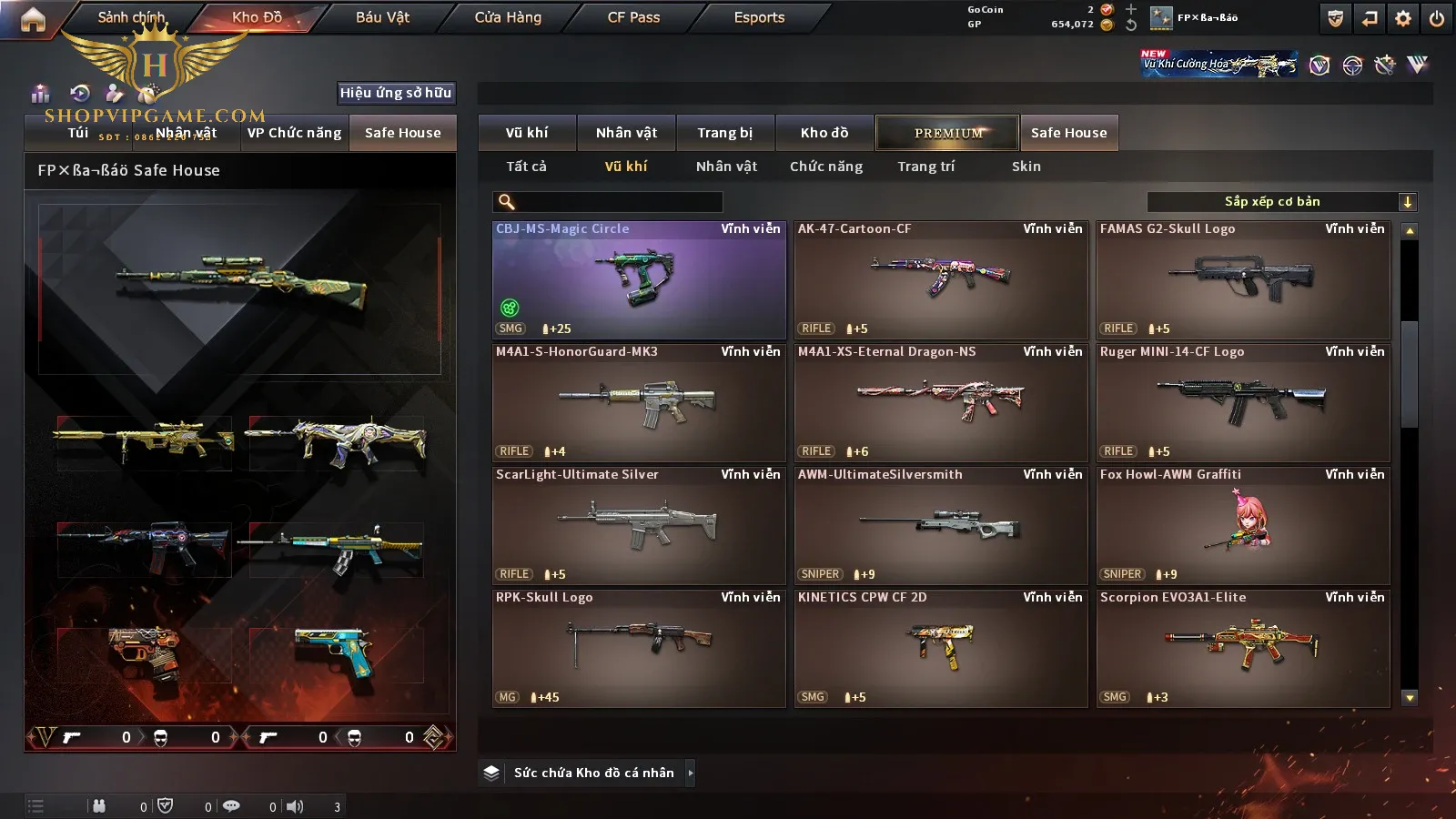The height and width of the screenshot is (819, 1456).
Task: Open the Esports section
Action: (x=759, y=17)
